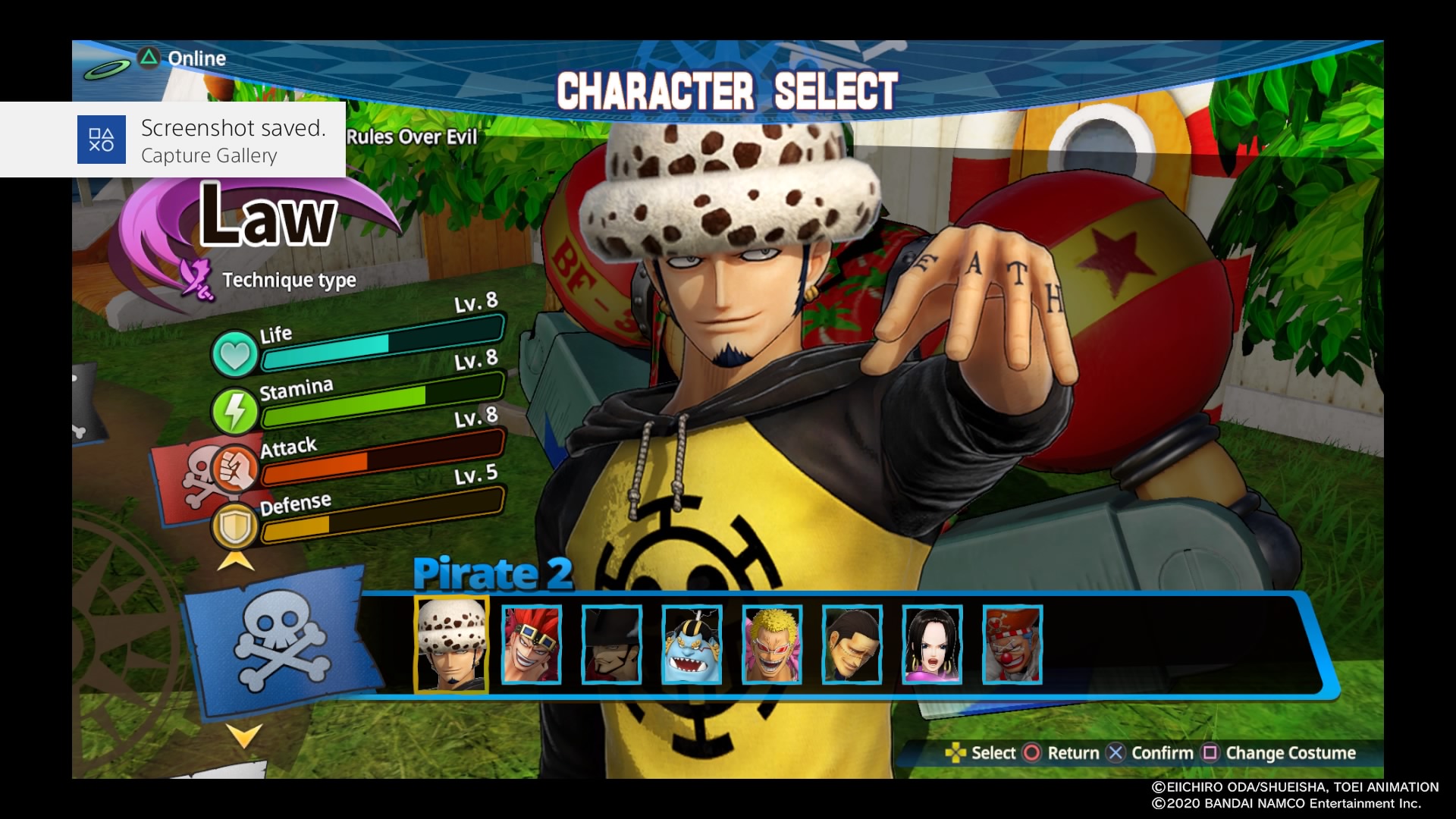
Task: Click the down arrow below the pirate flag
Action: coord(244,734)
